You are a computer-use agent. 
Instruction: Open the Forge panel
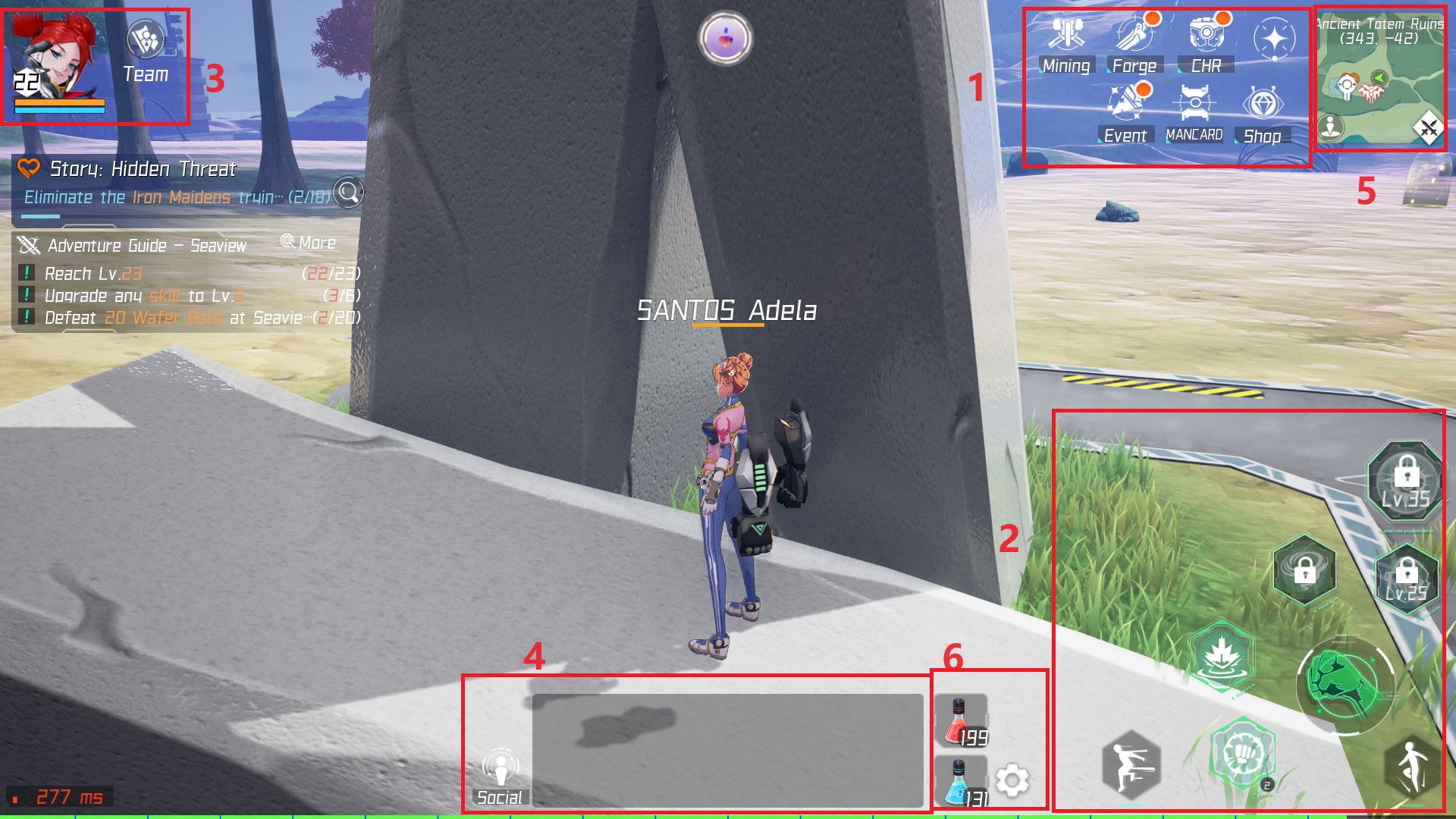(1133, 34)
